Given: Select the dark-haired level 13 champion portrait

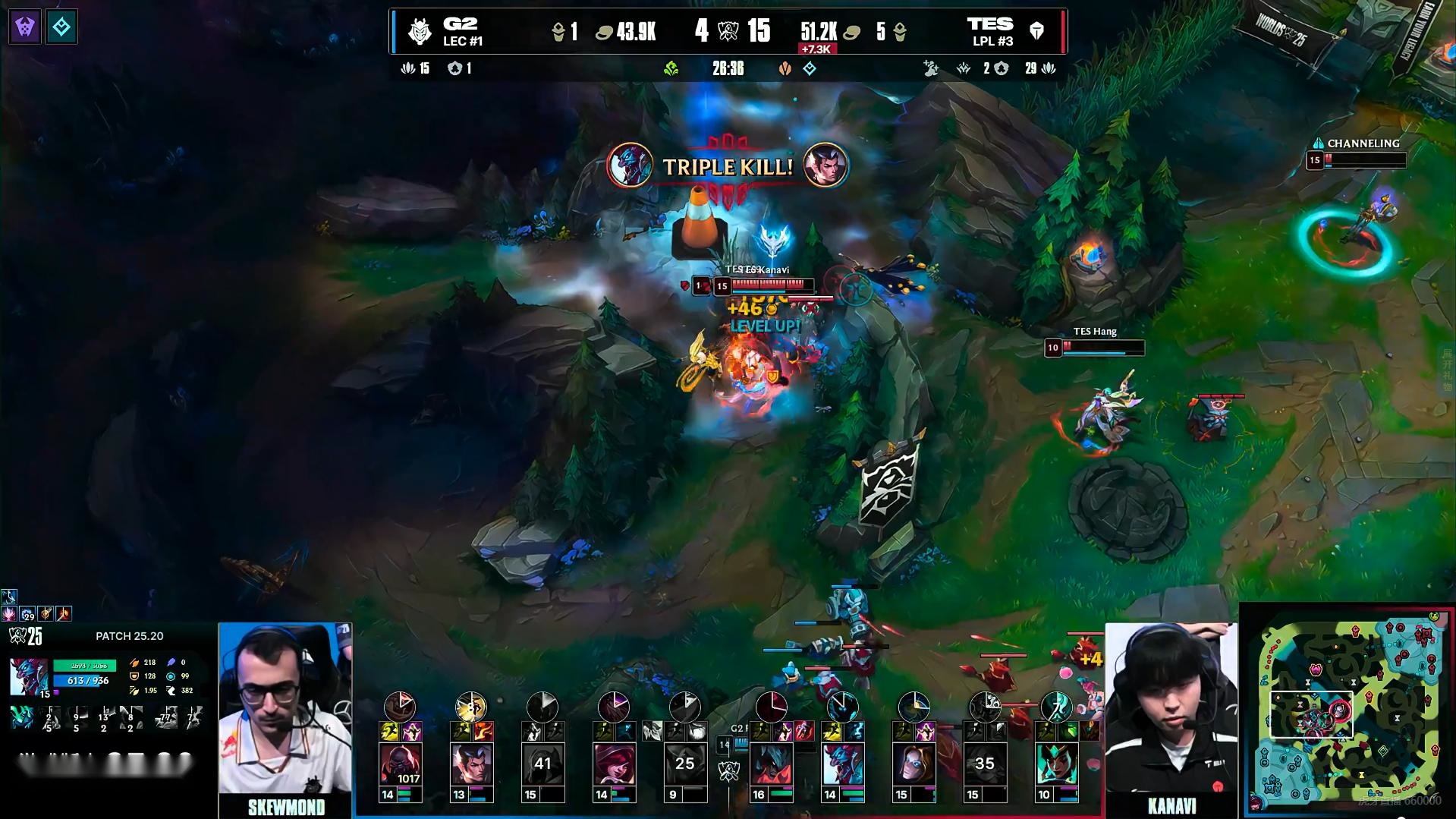Looking at the screenshot, I should coord(471,764).
